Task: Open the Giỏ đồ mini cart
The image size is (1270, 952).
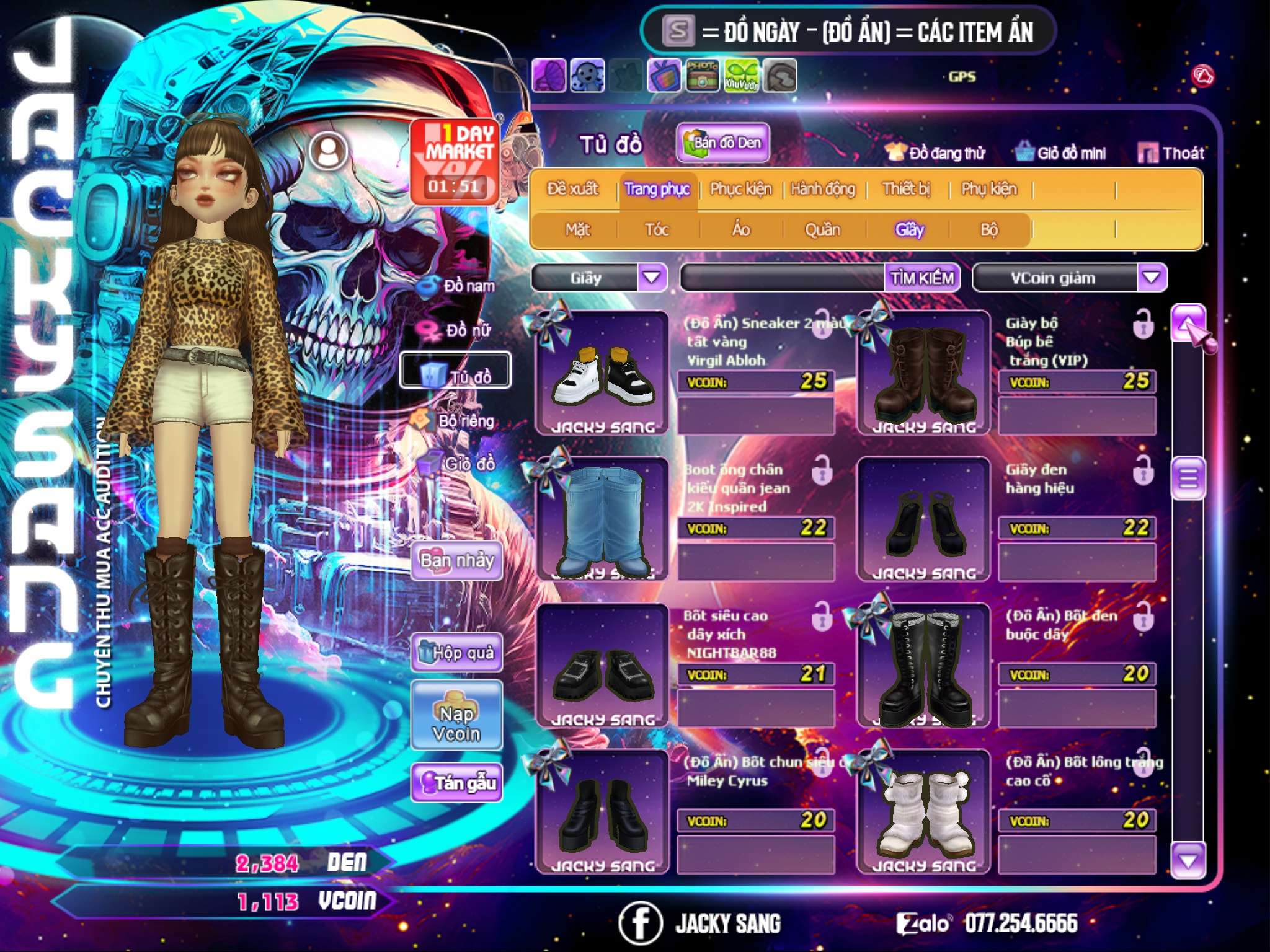Action: point(1061,153)
